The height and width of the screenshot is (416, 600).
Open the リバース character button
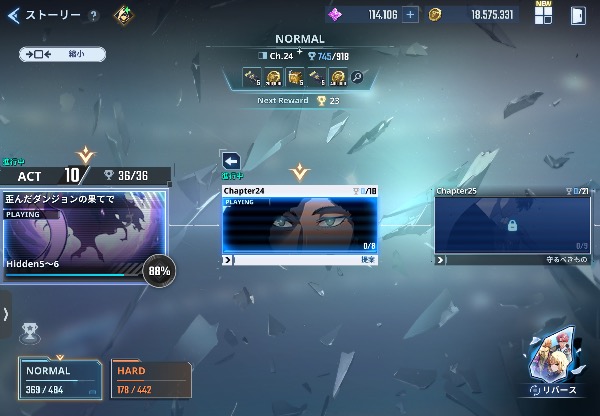[x=554, y=365]
